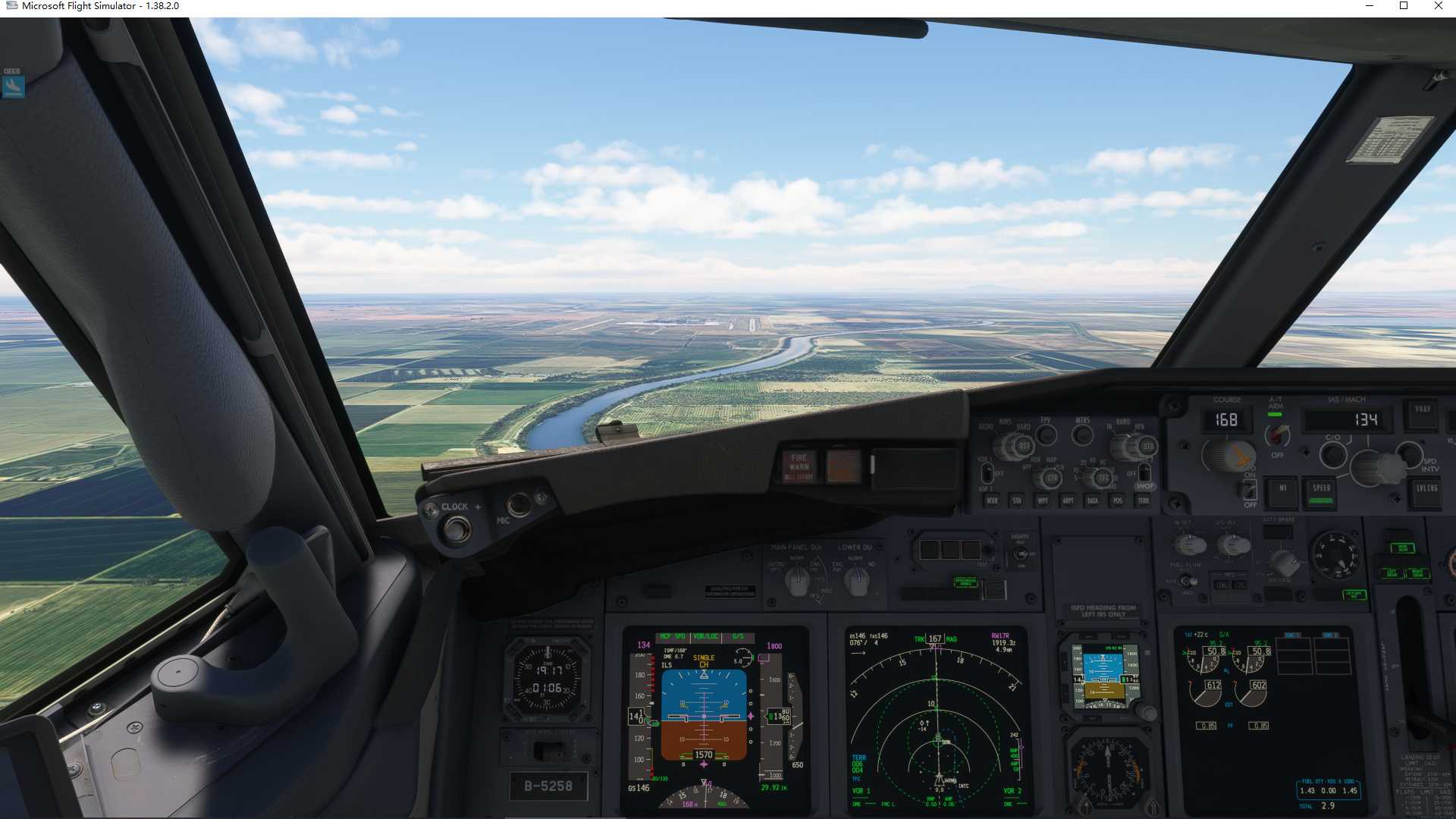Image resolution: width=1456 pixels, height=819 pixels.
Task: Engage the SPEED button on the MCP
Action: (x=1320, y=493)
